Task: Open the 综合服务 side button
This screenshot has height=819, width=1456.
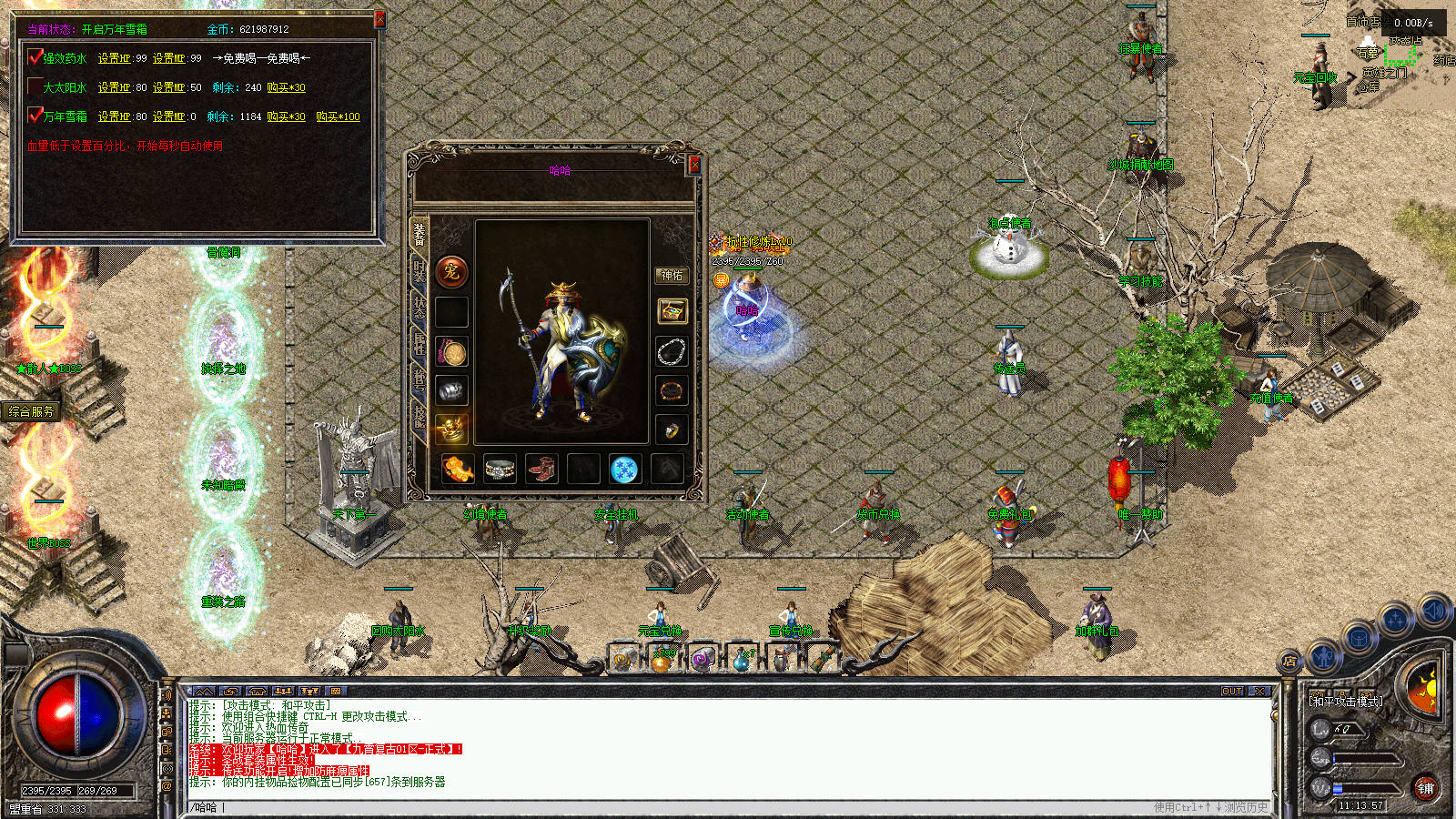Action: click(31, 411)
